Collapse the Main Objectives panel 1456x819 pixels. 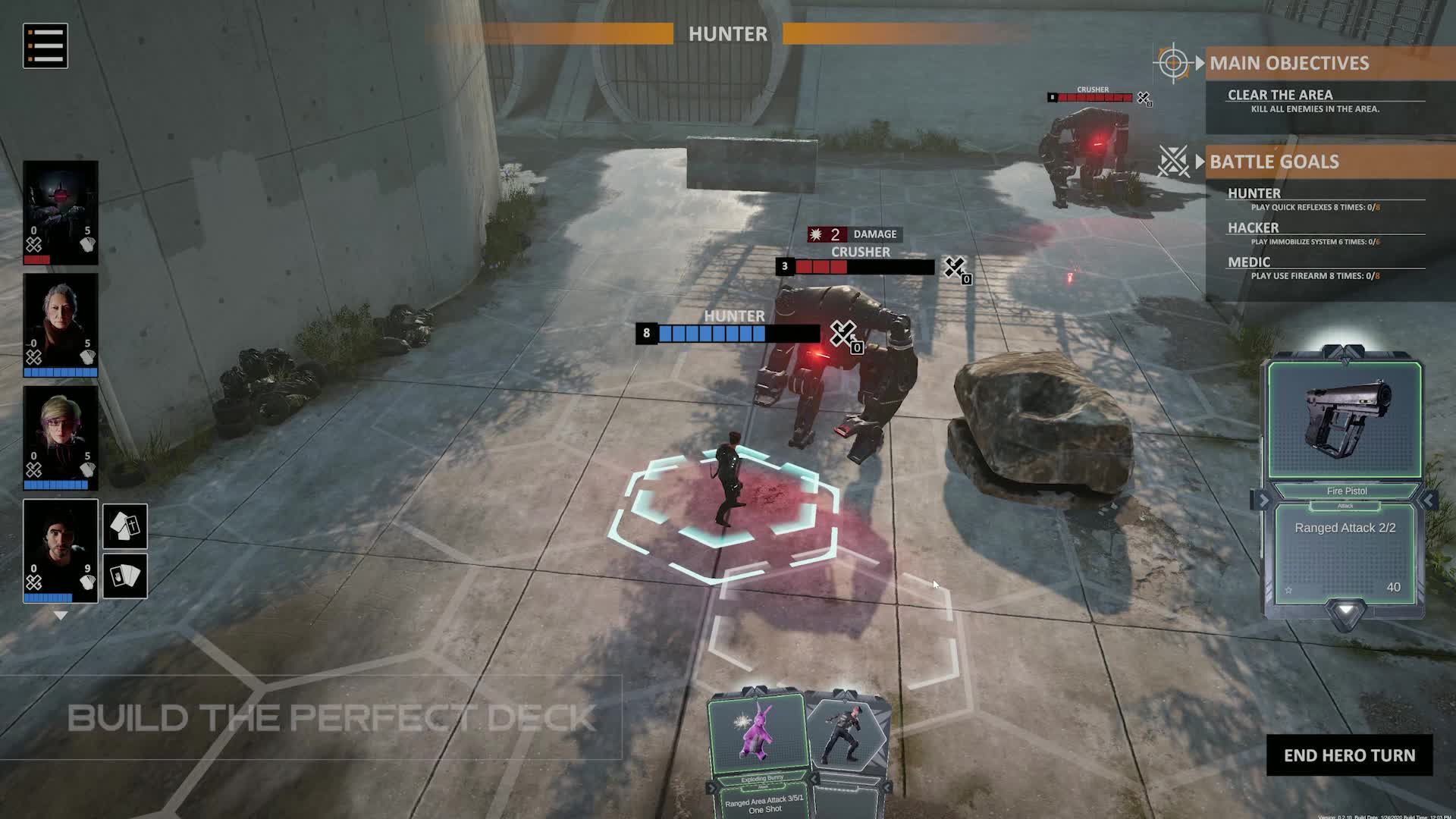tap(1200, 63)
